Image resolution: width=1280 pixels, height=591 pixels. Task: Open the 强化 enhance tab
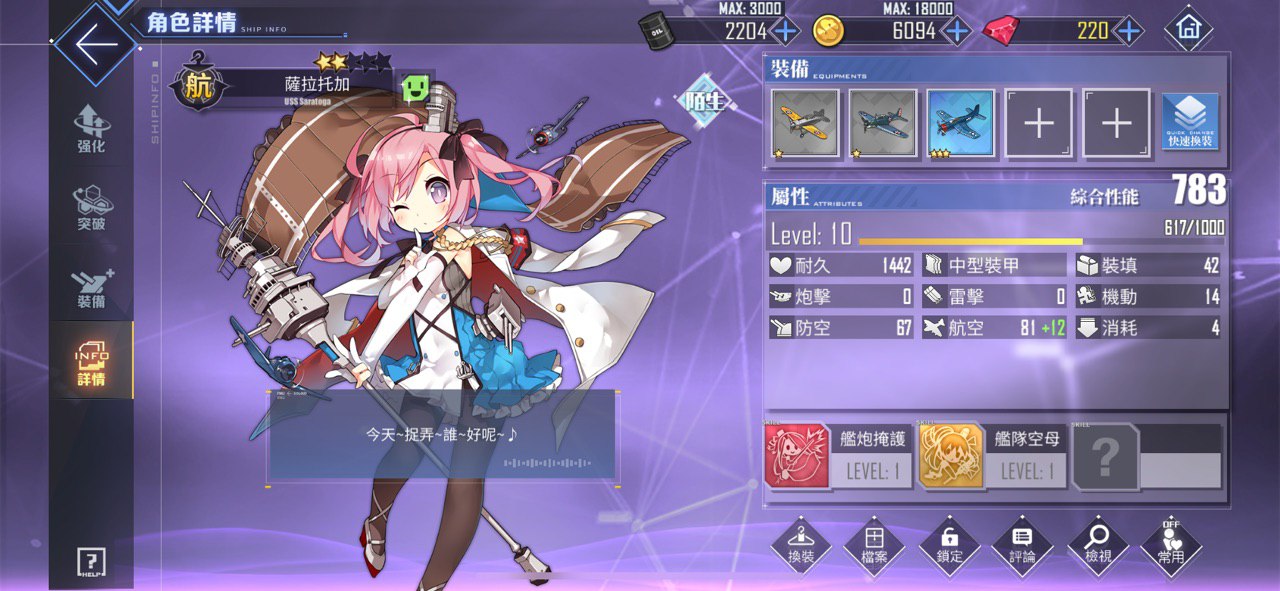pos(91,130)
